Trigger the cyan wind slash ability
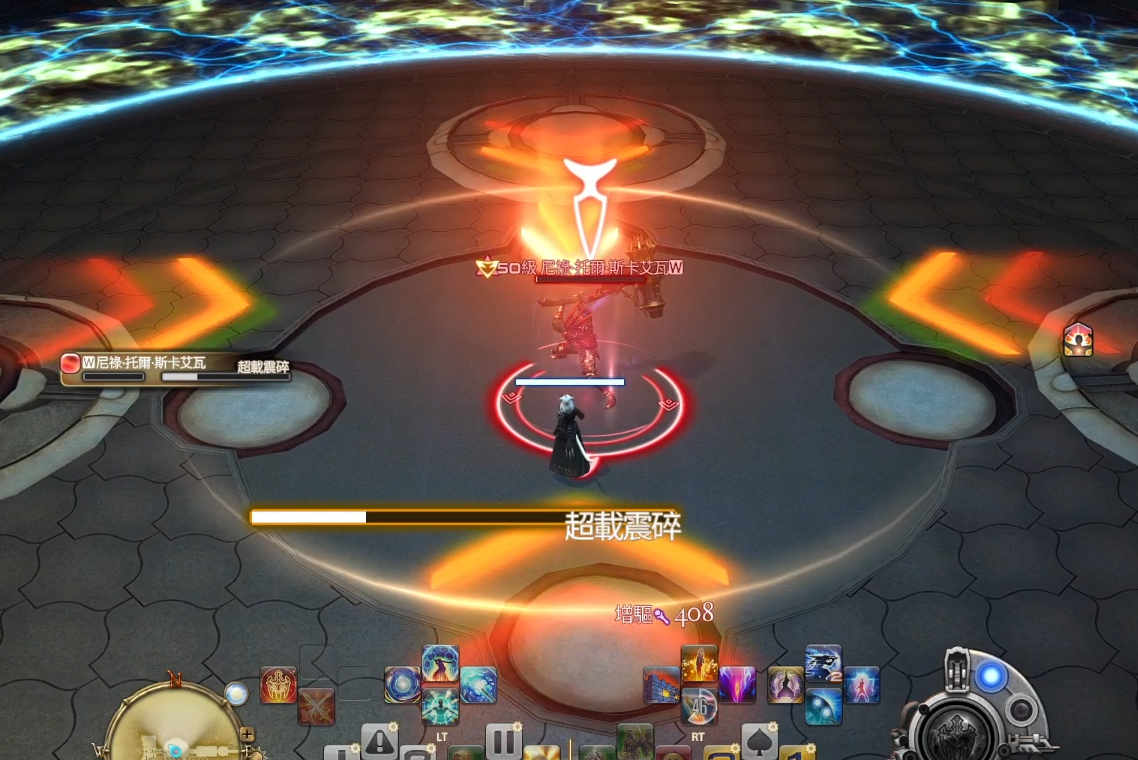Viewport: 1138px width, 760px height. [x=478, y=685]
